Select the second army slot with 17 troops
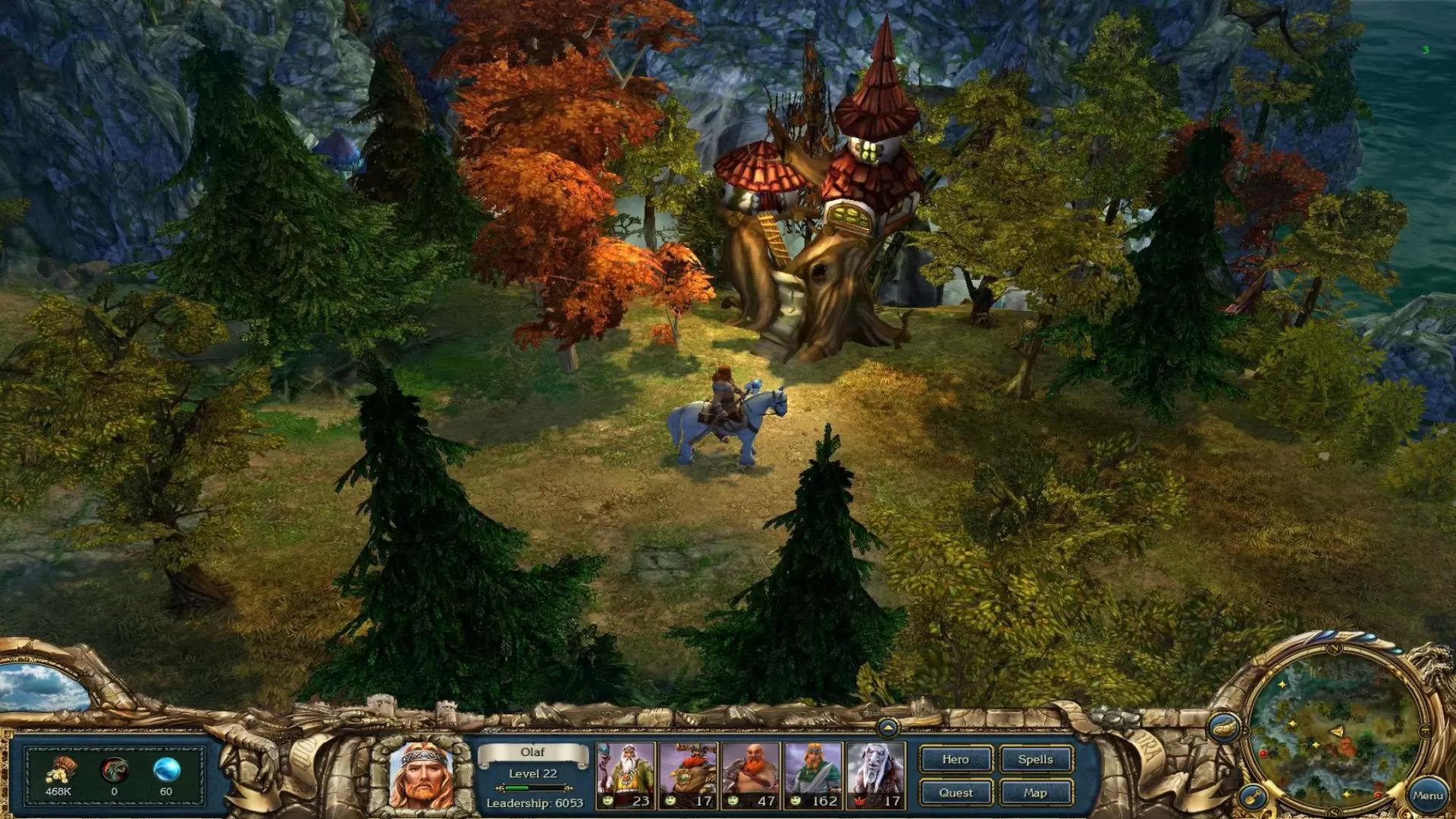 pos(688,775)
